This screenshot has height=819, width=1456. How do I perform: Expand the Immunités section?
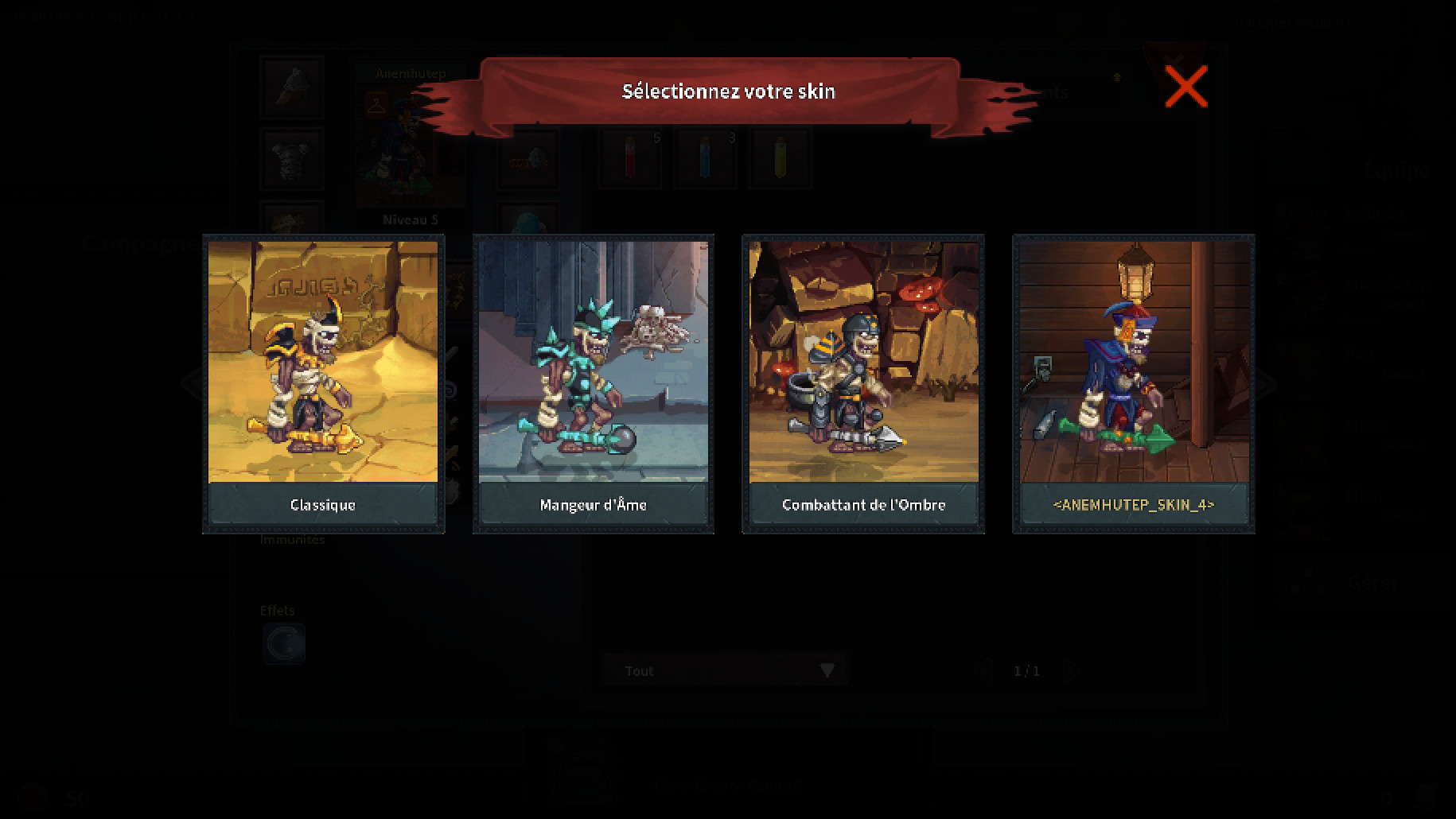coord(293,538)
